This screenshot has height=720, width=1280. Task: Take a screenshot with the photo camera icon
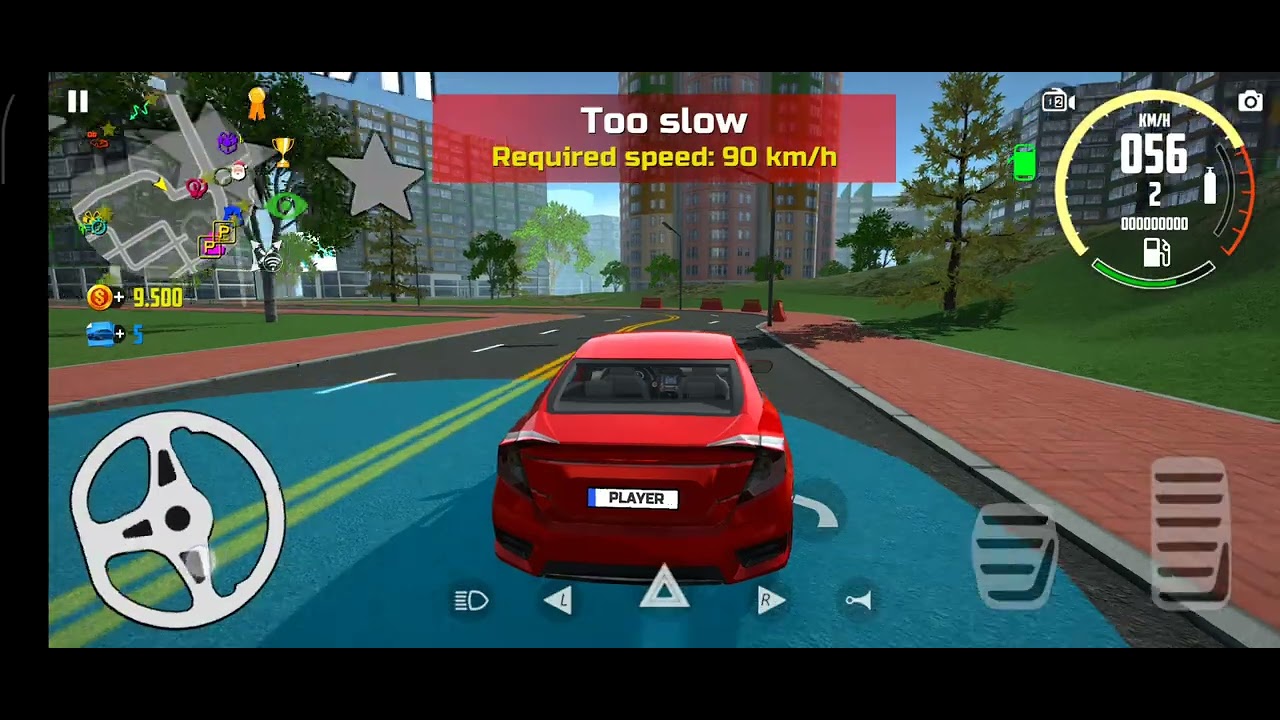coord(1250,101)
